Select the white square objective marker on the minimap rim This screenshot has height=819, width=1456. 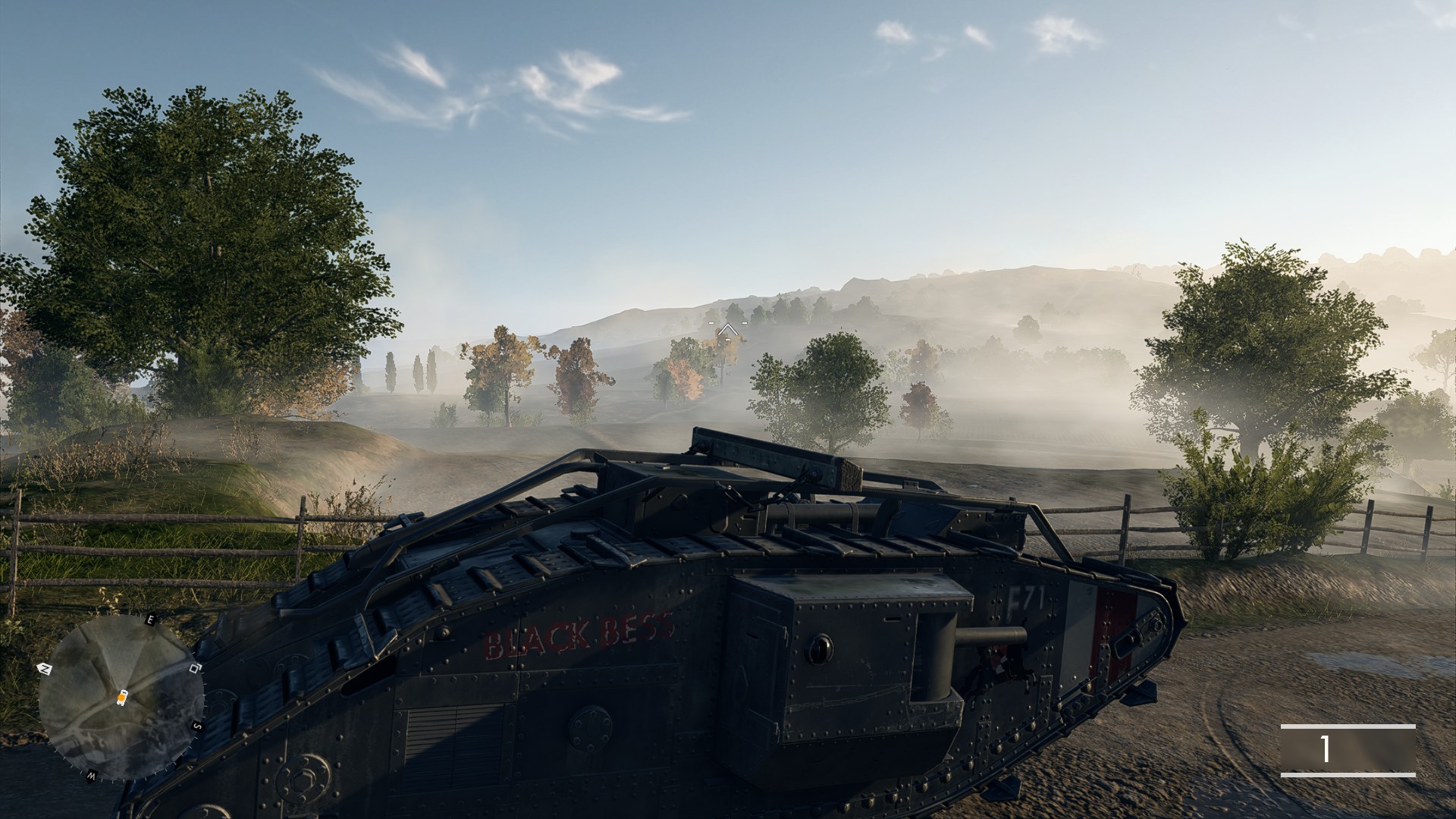[195, 668]
